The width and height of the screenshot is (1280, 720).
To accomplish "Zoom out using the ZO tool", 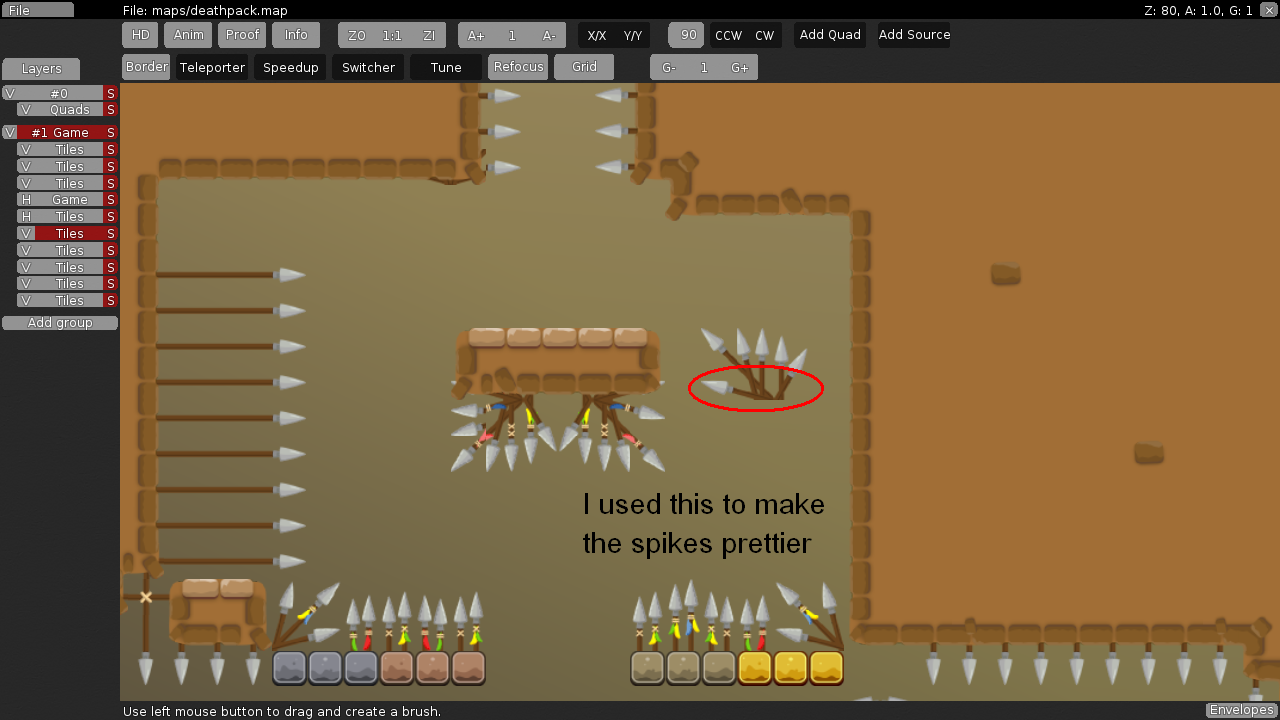I will point(357,35).
